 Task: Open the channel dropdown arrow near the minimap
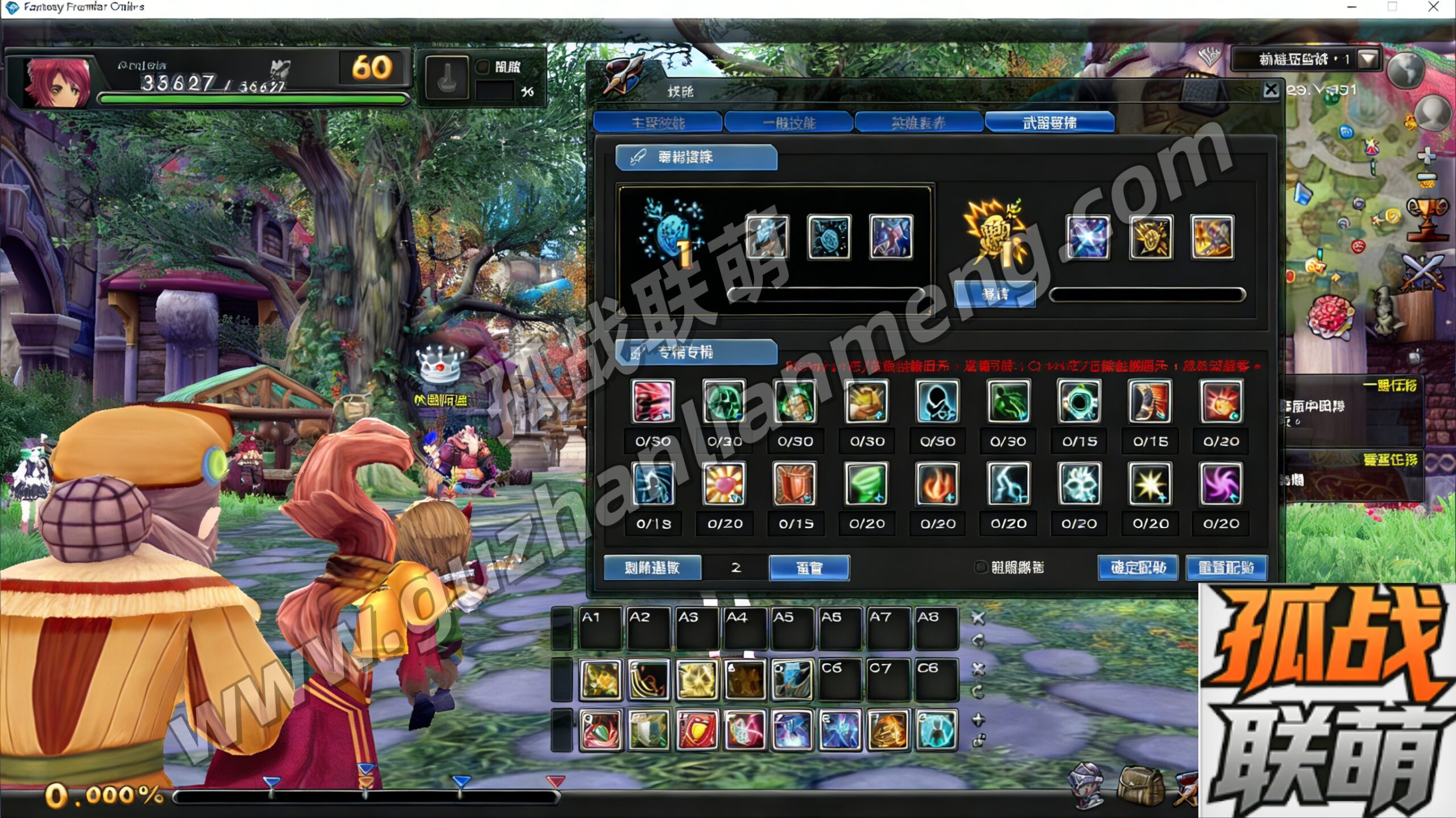click(x=1368, y=59)
